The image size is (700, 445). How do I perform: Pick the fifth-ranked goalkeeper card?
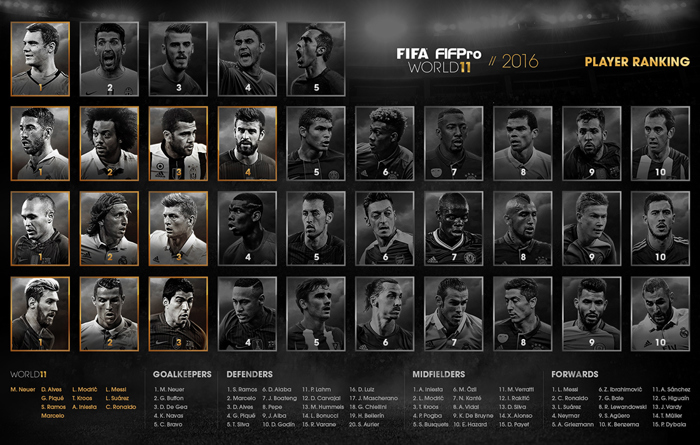click(316, 59)
